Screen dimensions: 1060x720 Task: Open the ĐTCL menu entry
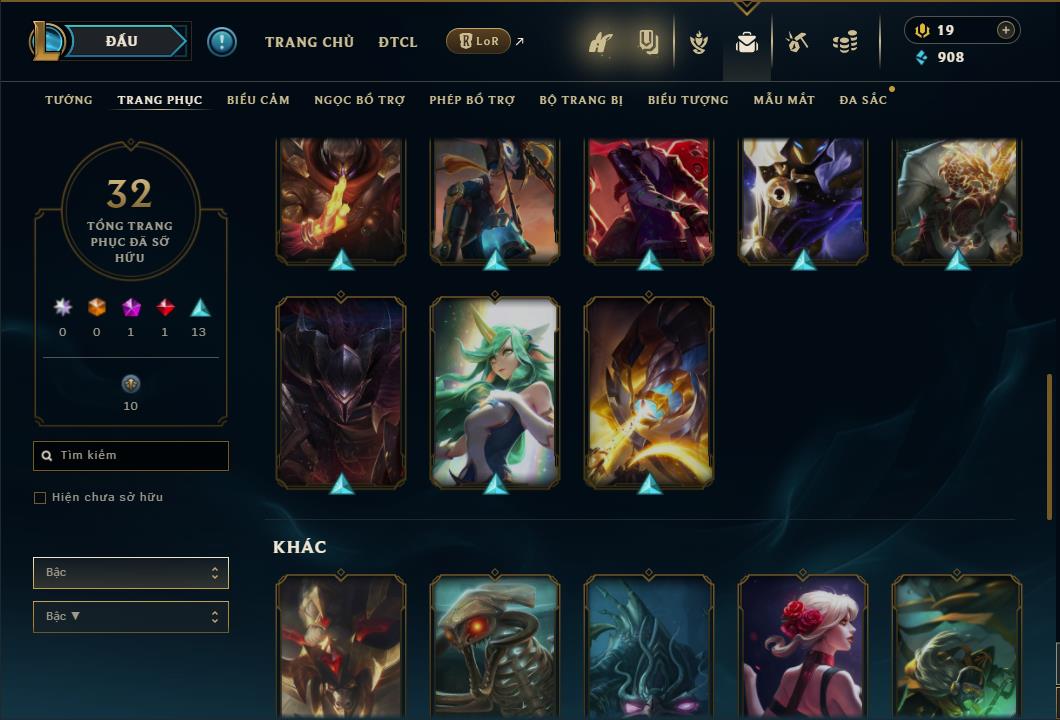point(398,42)
